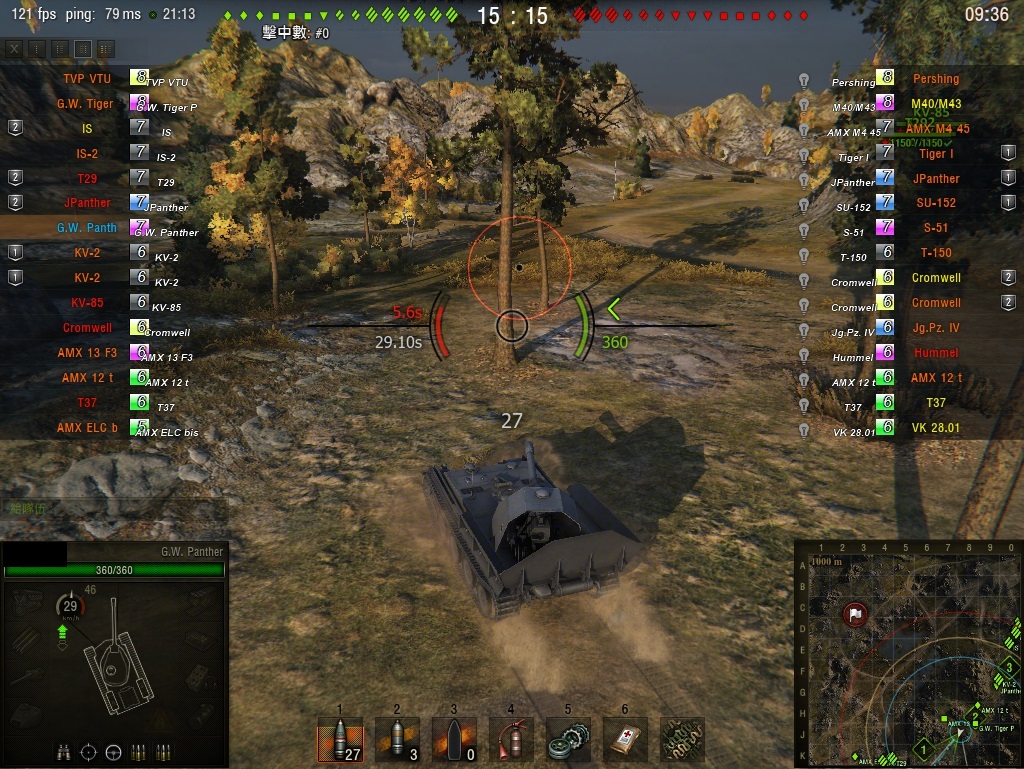This screenshot has height=769, width=1024.
Task: Select the TVP VTU row in team list
Action: pyautogui.click(x=87, y=78)
